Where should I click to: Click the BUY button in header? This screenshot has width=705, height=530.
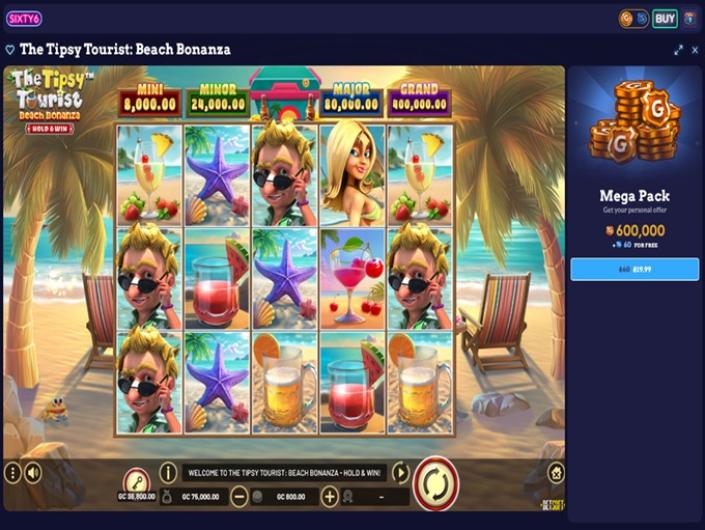pyautogui.click(x=665, y=18)
